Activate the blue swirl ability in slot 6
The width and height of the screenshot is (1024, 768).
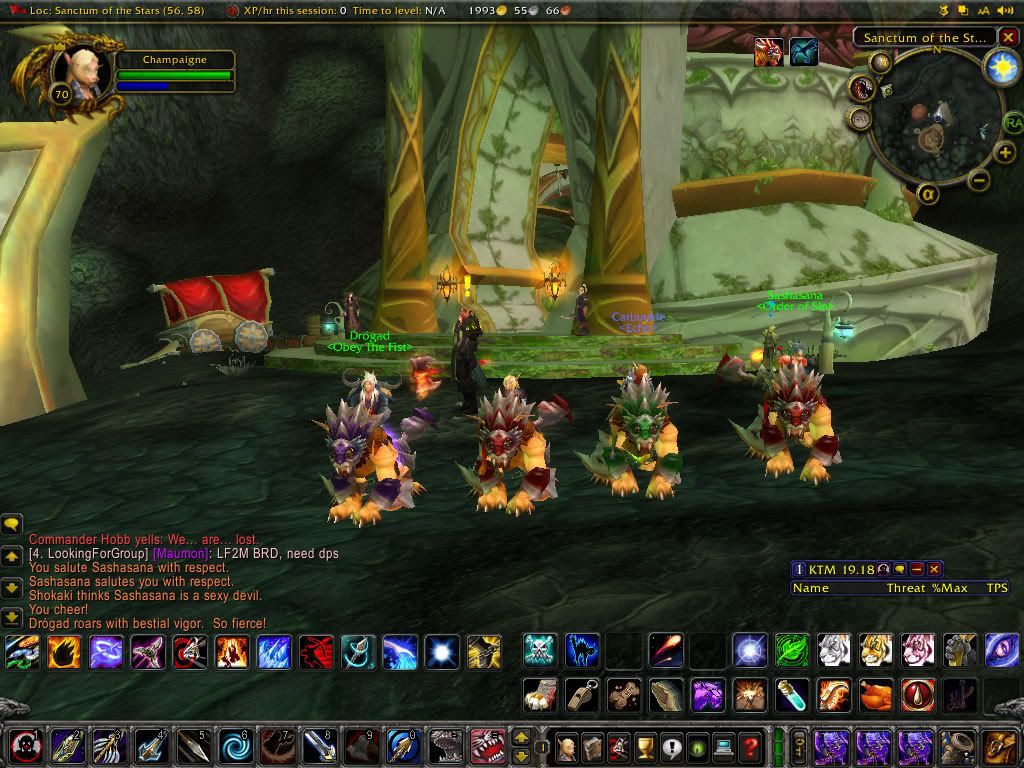236,746
